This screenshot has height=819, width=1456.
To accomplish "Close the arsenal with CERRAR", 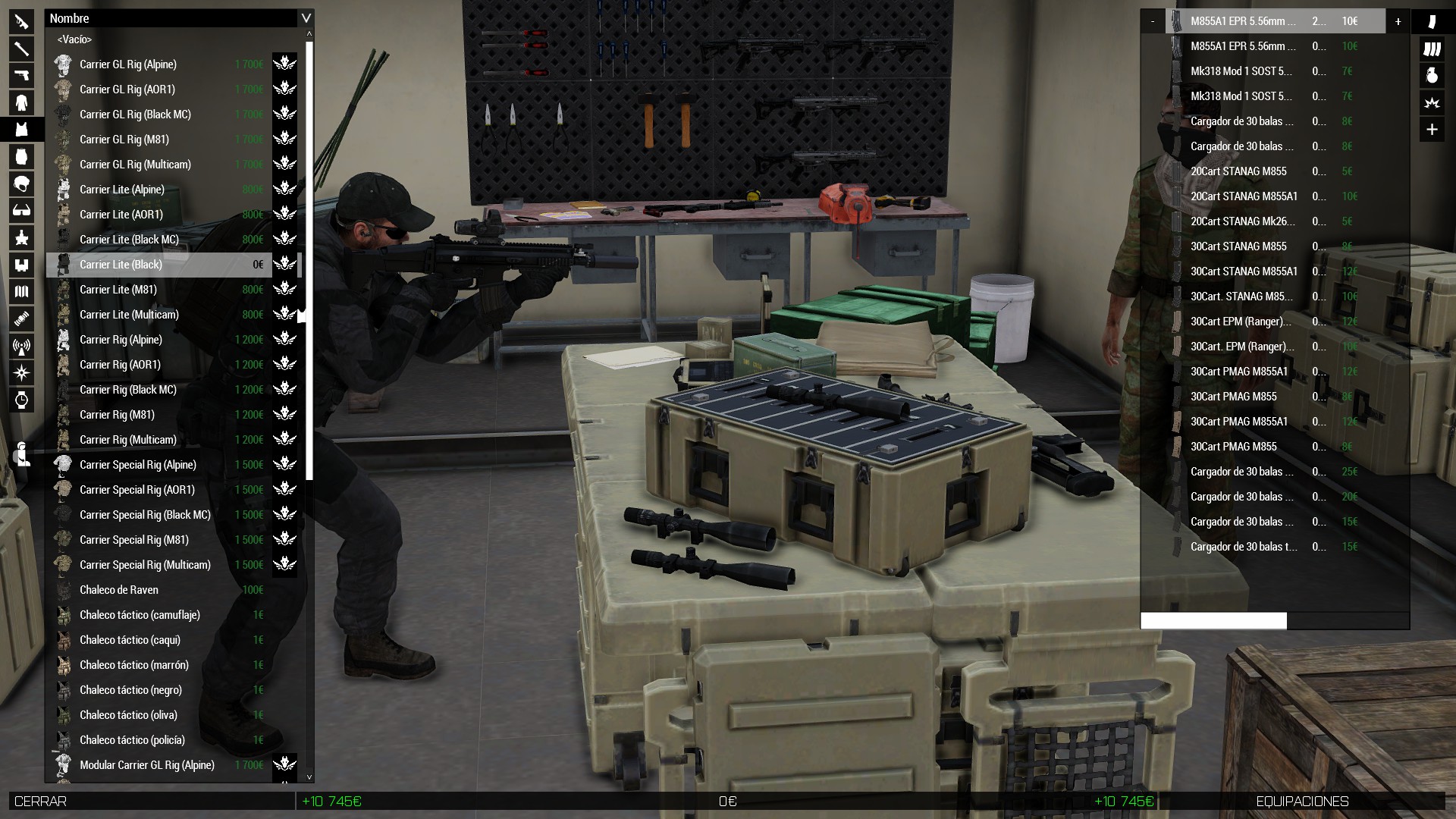I will pos(41,802).
